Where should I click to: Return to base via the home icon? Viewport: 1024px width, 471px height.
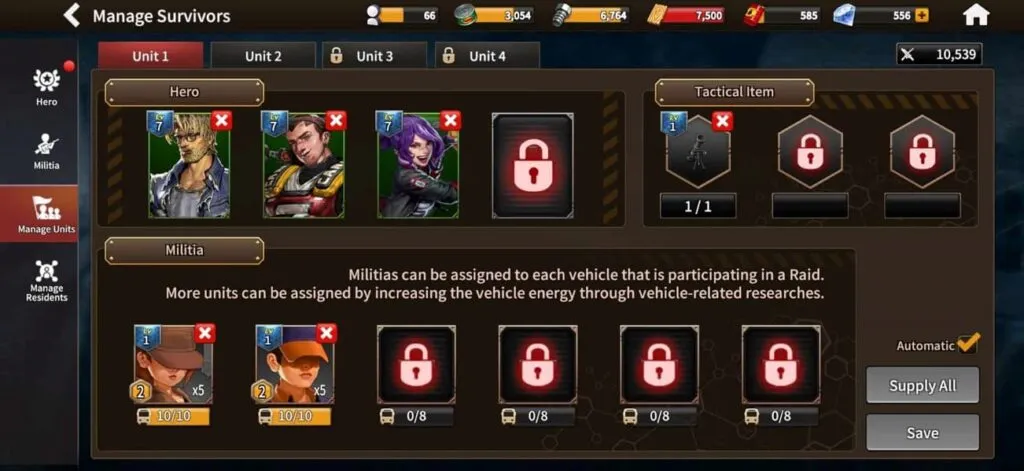point(975,15)
